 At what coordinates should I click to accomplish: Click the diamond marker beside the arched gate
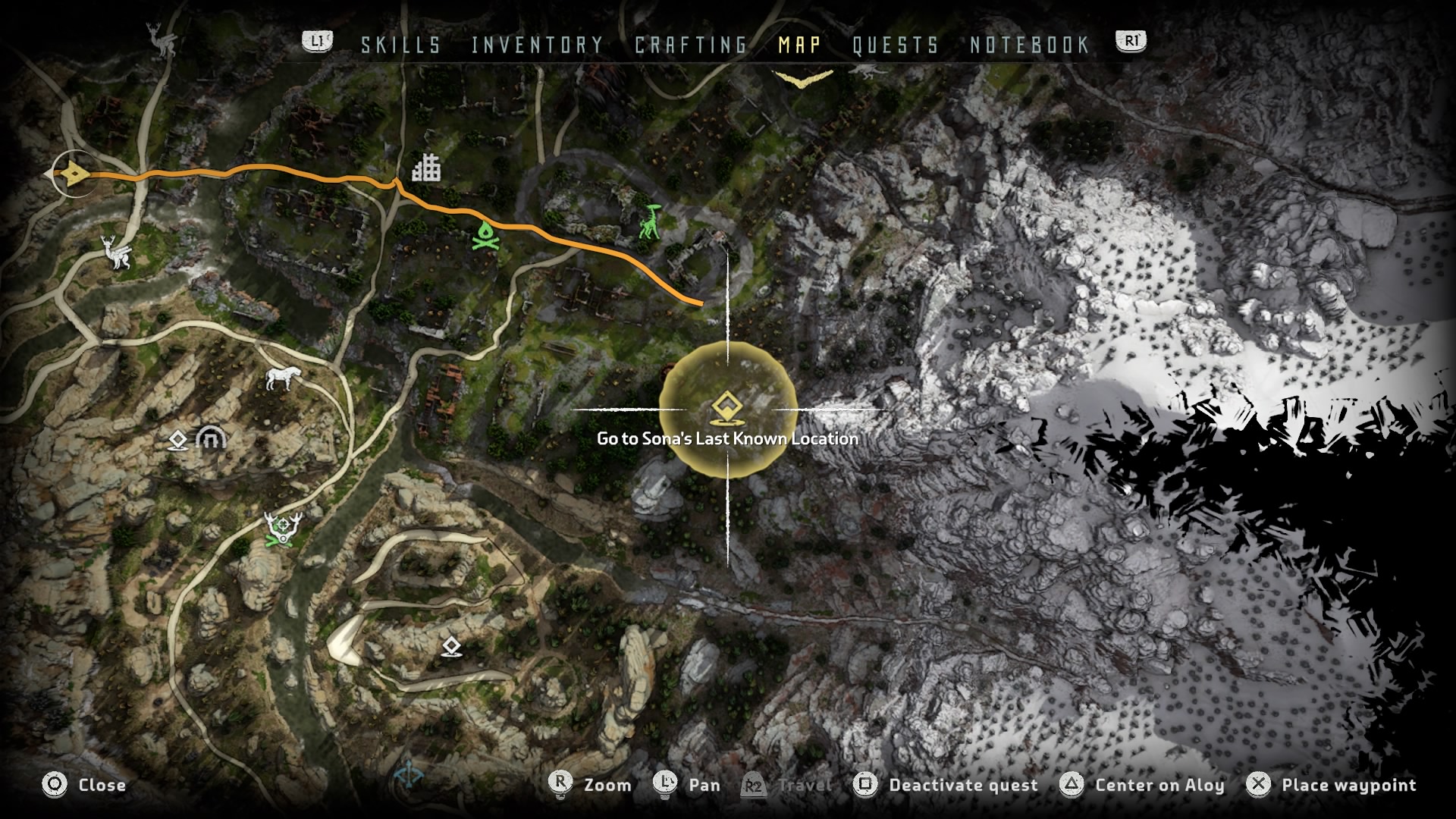[x=177, y=440]
